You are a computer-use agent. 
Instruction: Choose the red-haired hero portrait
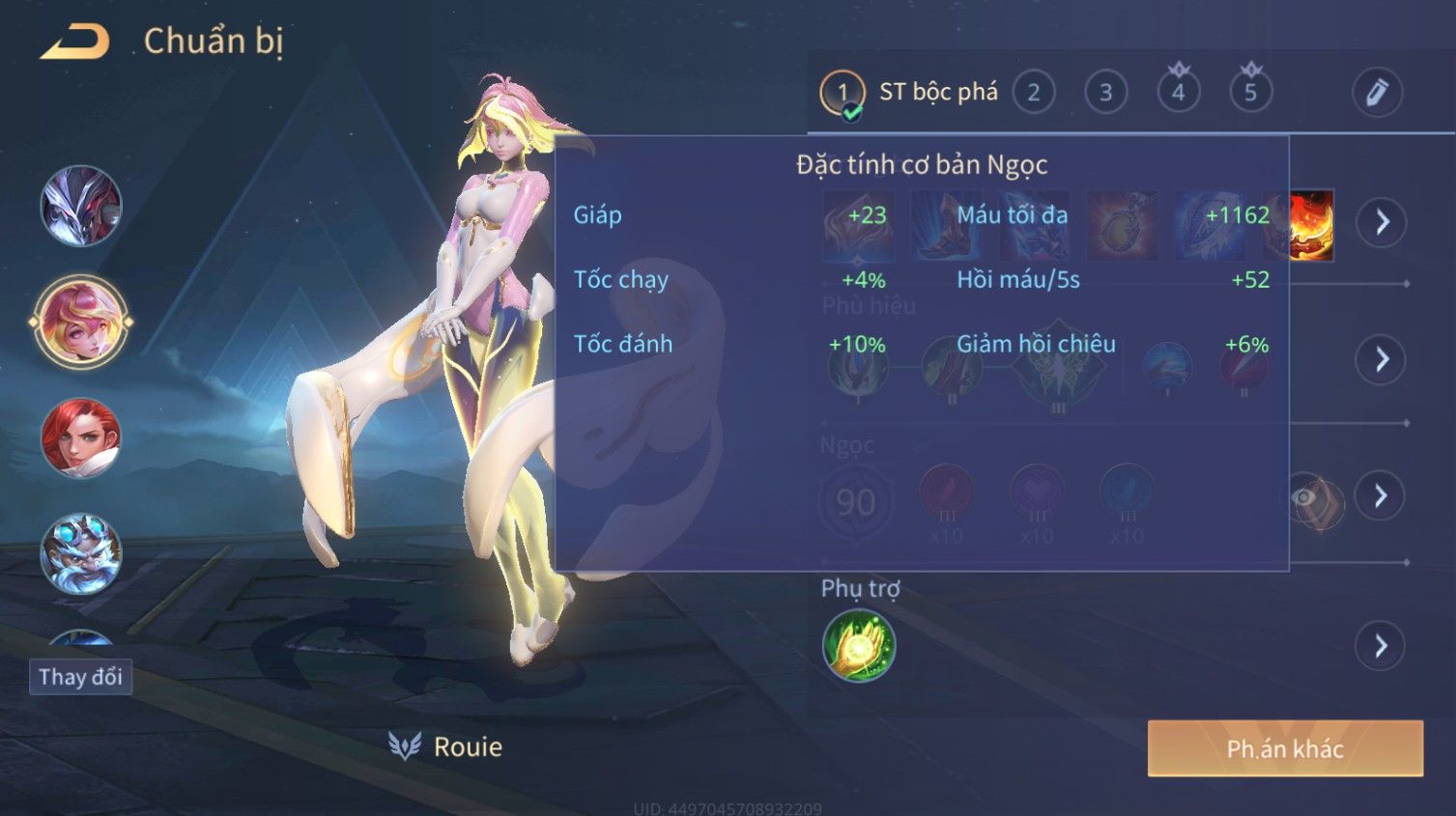[81, 437]
